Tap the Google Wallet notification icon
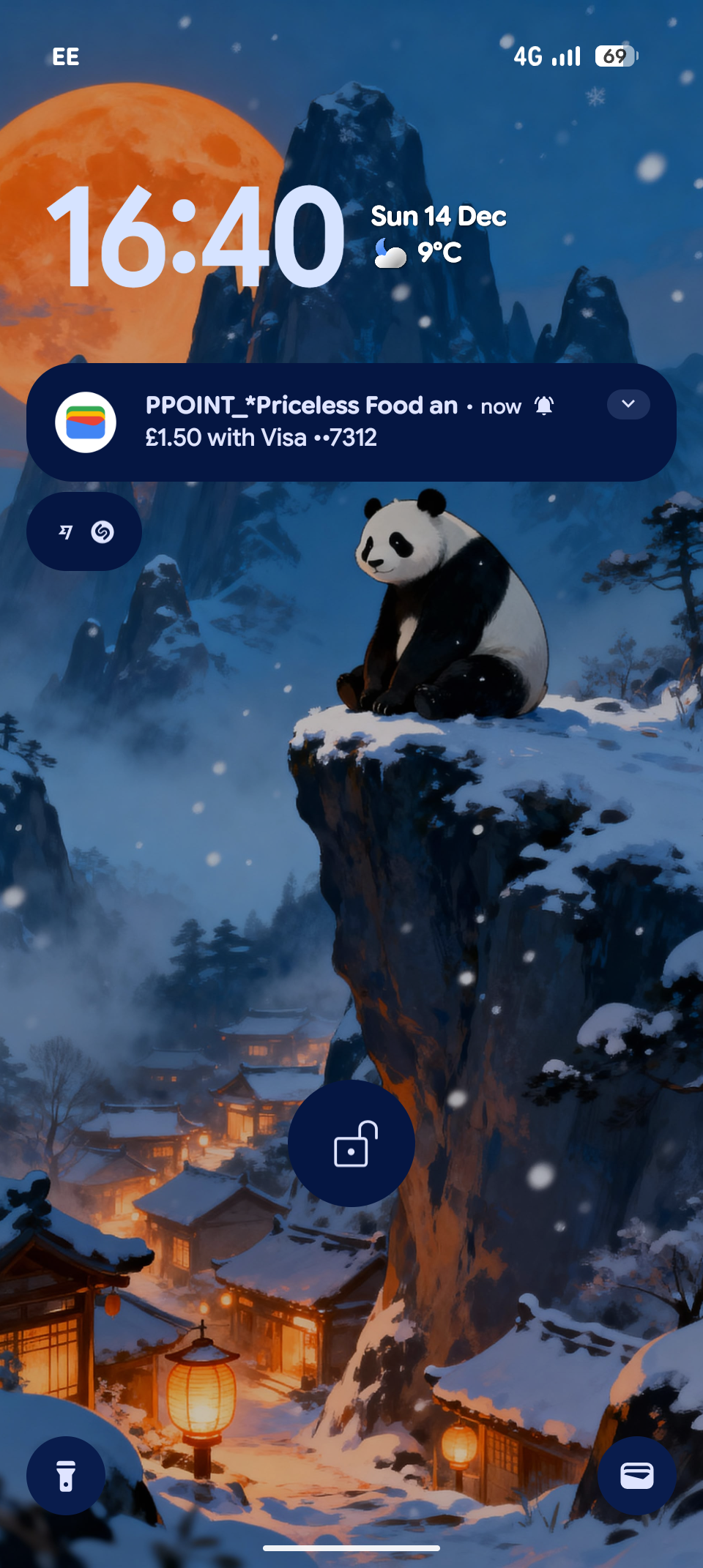The width and height of the screenshot is (703, 1568). tap(86, 422)
